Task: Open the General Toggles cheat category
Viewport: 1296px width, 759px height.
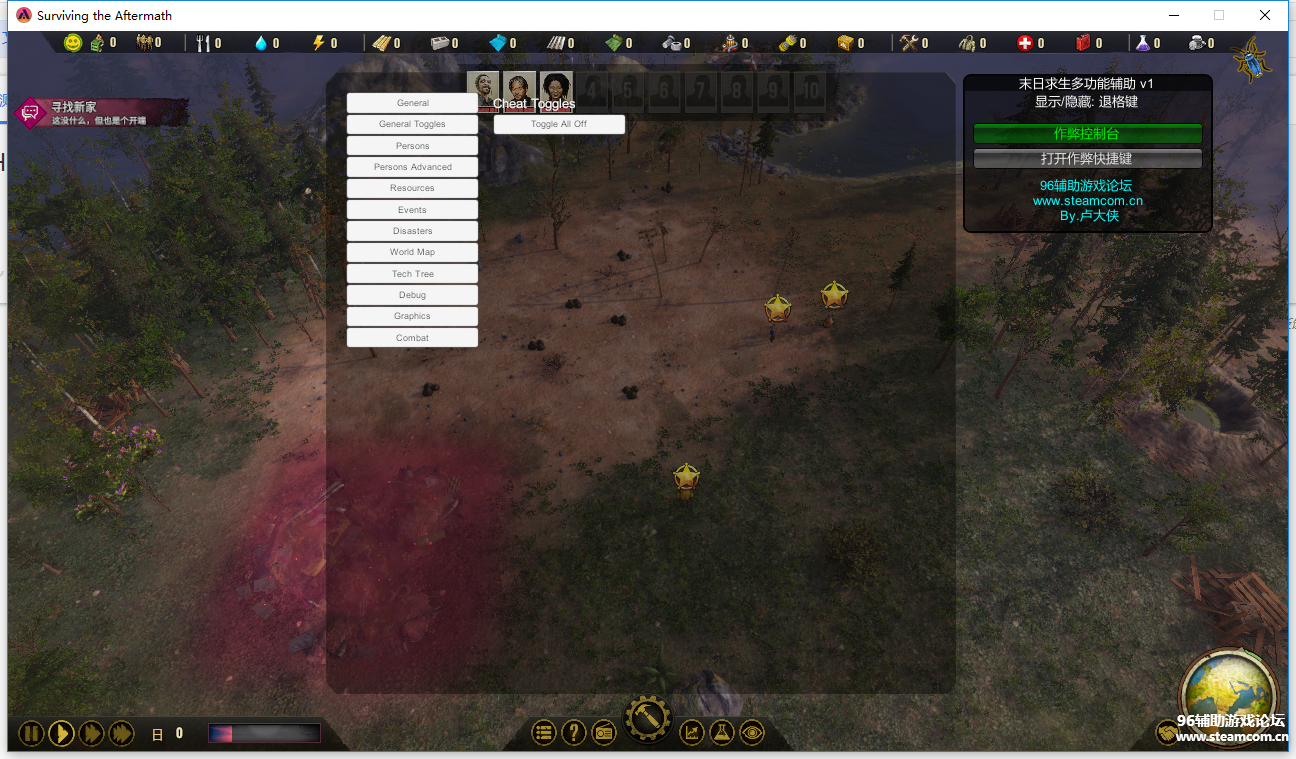Action: [412, 124]
